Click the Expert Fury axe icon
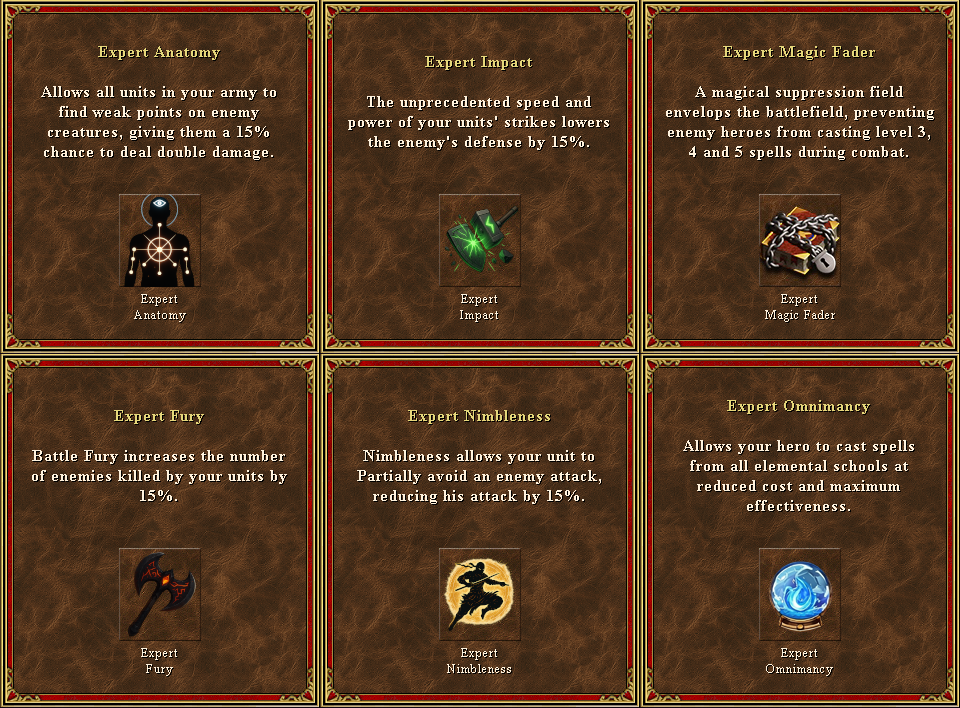Screen dimensions: 960x708 tap(160, 594)
